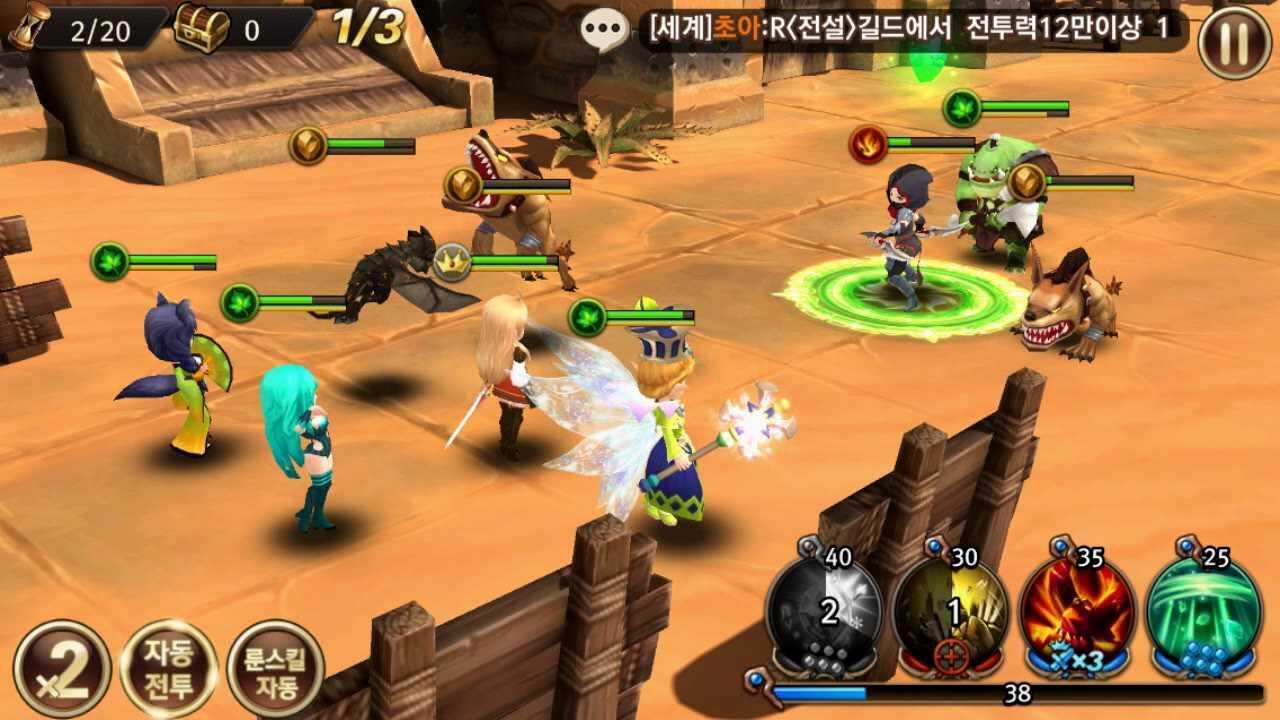Screen dimensions: 1280x720
Task: Enable auto battle (자동 전투)
Action: [168, 667]
